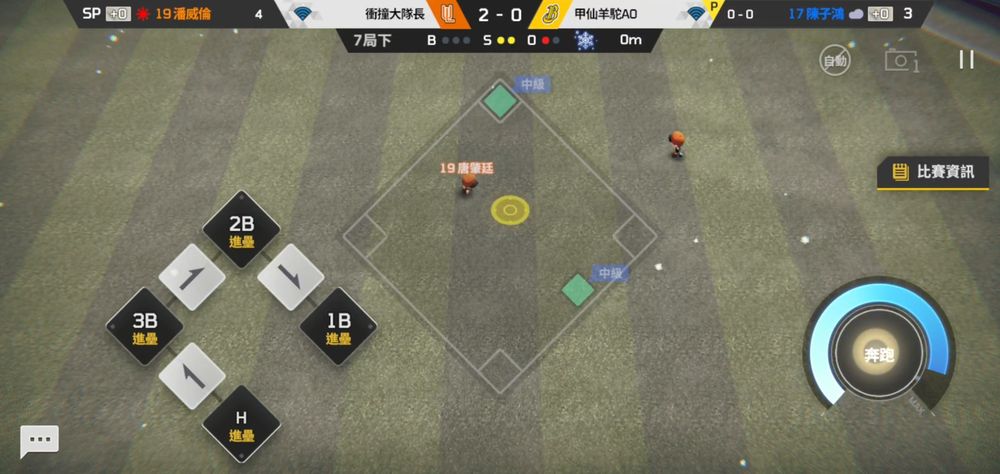Pause the game
This screenshot has width=1000, height=474.
(x=966, y=59)
